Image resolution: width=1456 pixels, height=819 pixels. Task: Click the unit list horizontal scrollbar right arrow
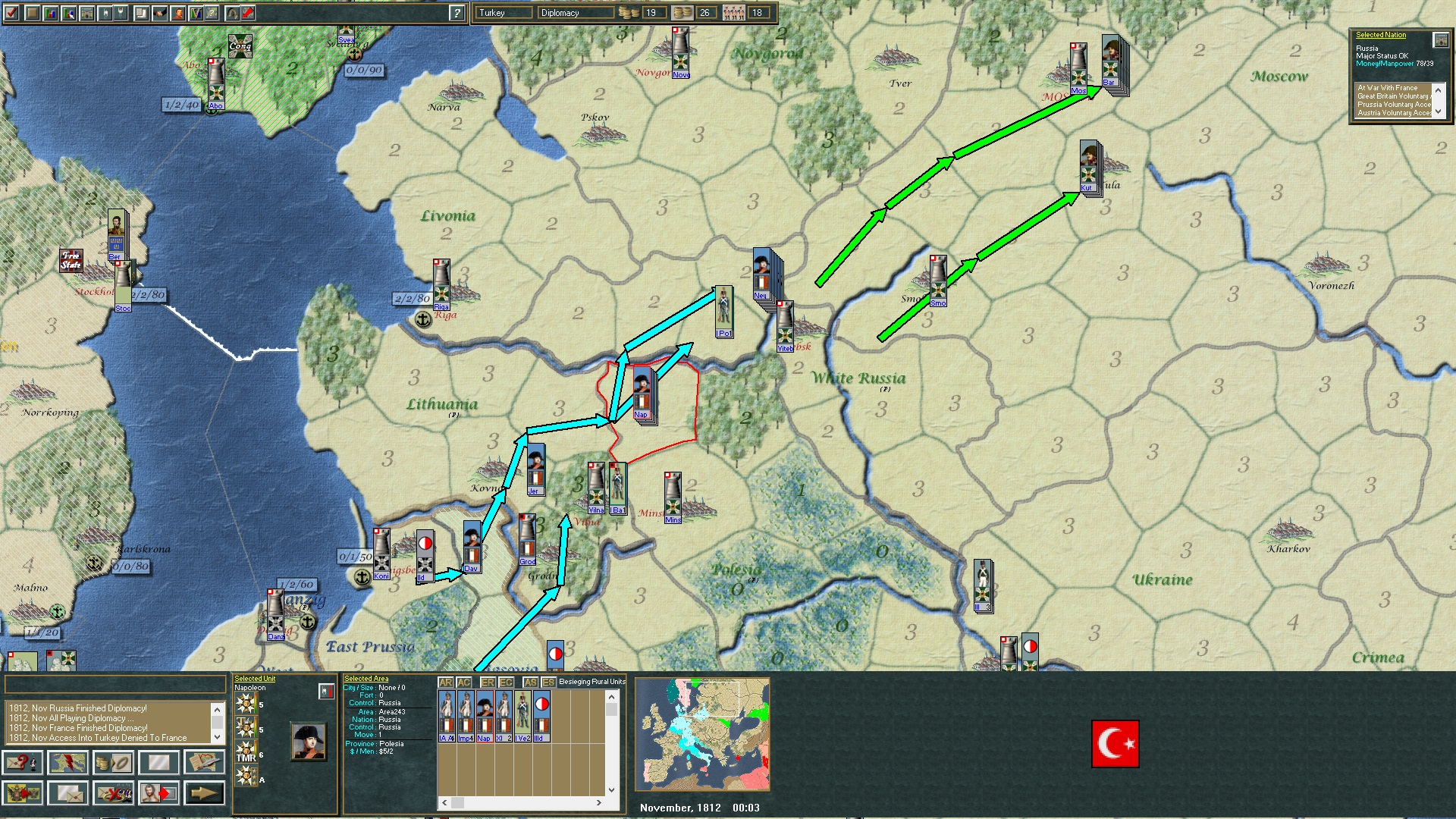coord(598,802)
